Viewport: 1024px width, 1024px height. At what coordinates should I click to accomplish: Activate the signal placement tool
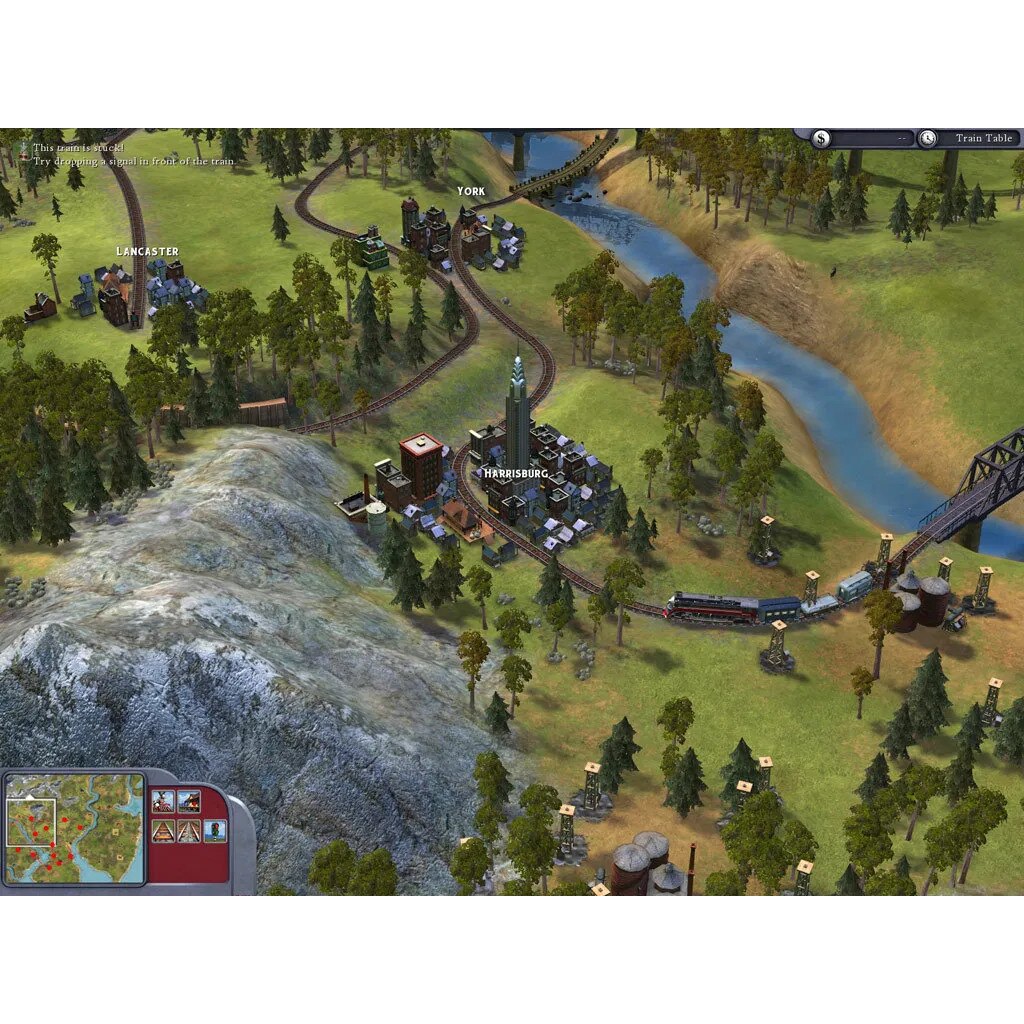coord(215,830)
